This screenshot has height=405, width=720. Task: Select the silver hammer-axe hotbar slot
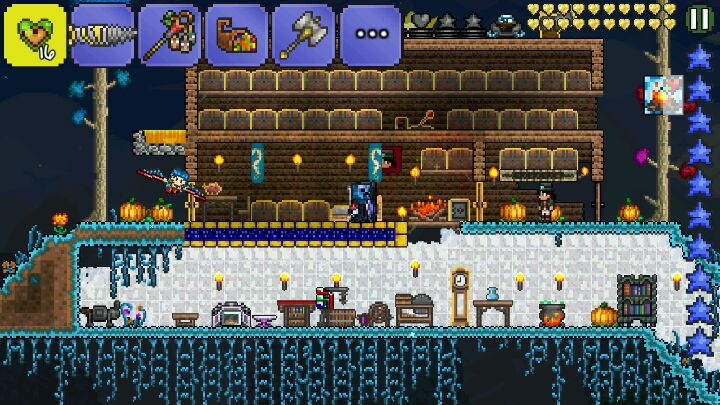[304, 34]
